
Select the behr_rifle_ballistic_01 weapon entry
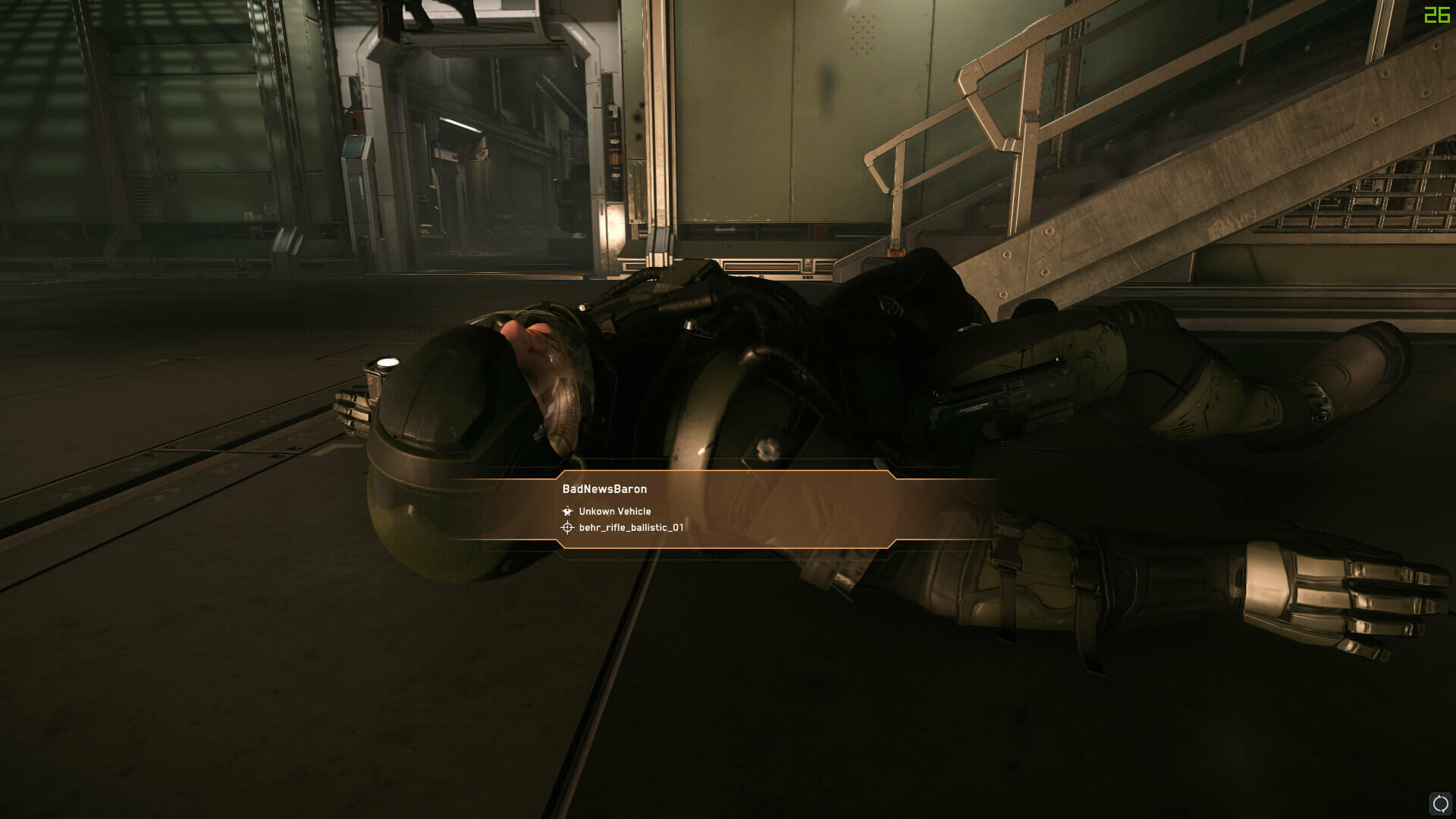(631, 528)
